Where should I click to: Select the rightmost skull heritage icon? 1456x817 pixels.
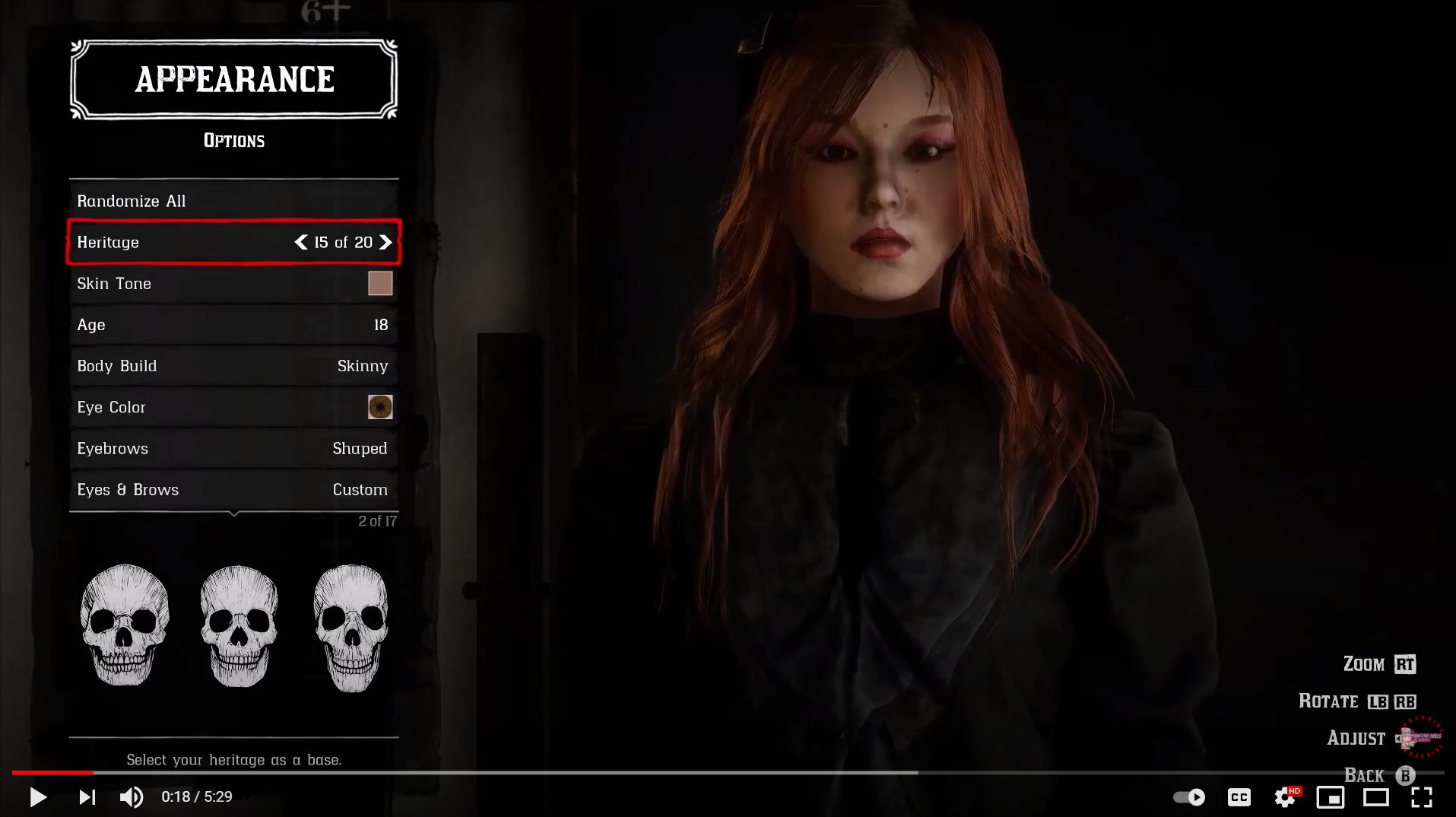point(351,627)
